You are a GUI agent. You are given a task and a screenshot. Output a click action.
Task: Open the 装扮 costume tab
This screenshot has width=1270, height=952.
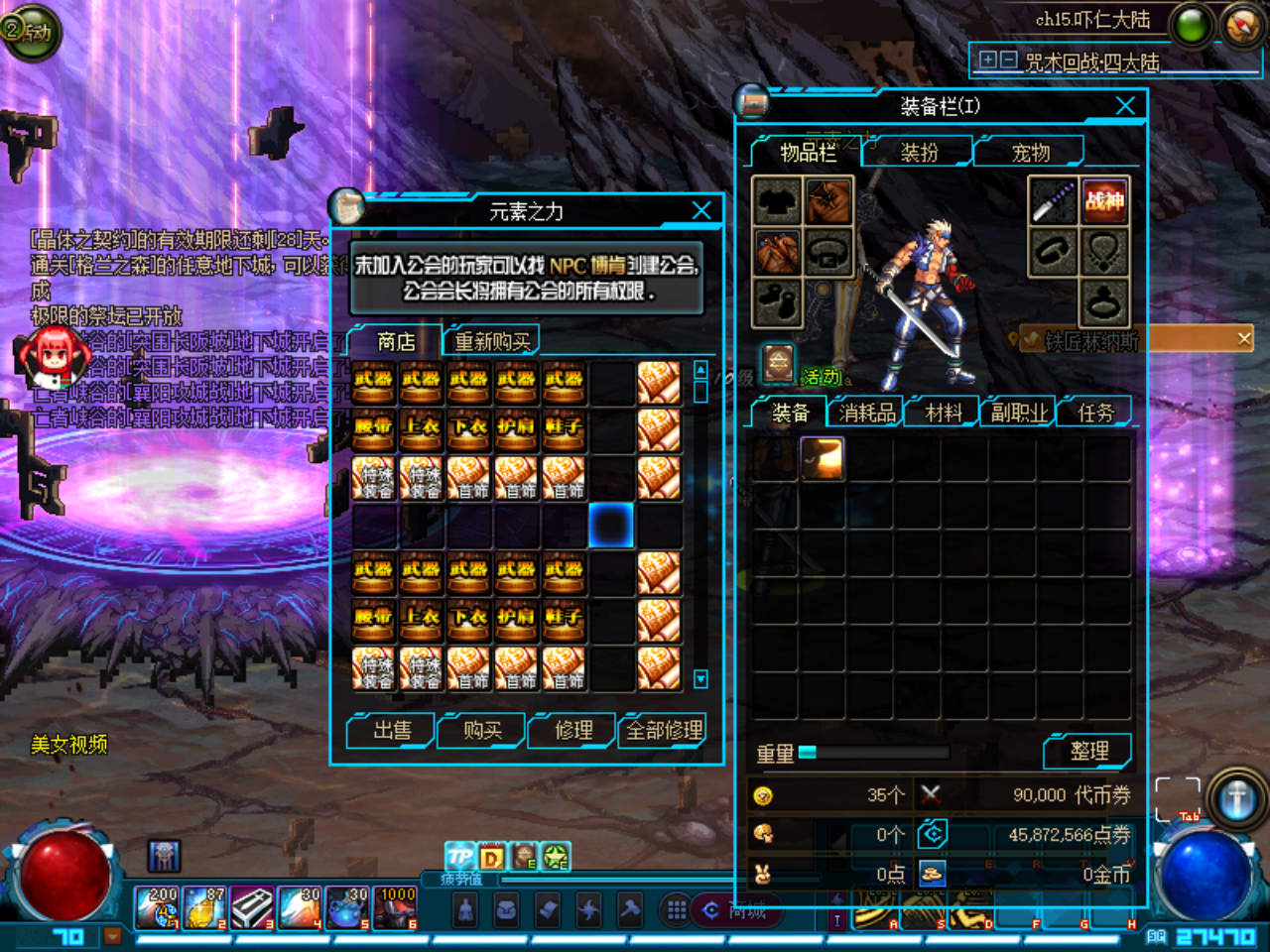[x=919, y=153]
